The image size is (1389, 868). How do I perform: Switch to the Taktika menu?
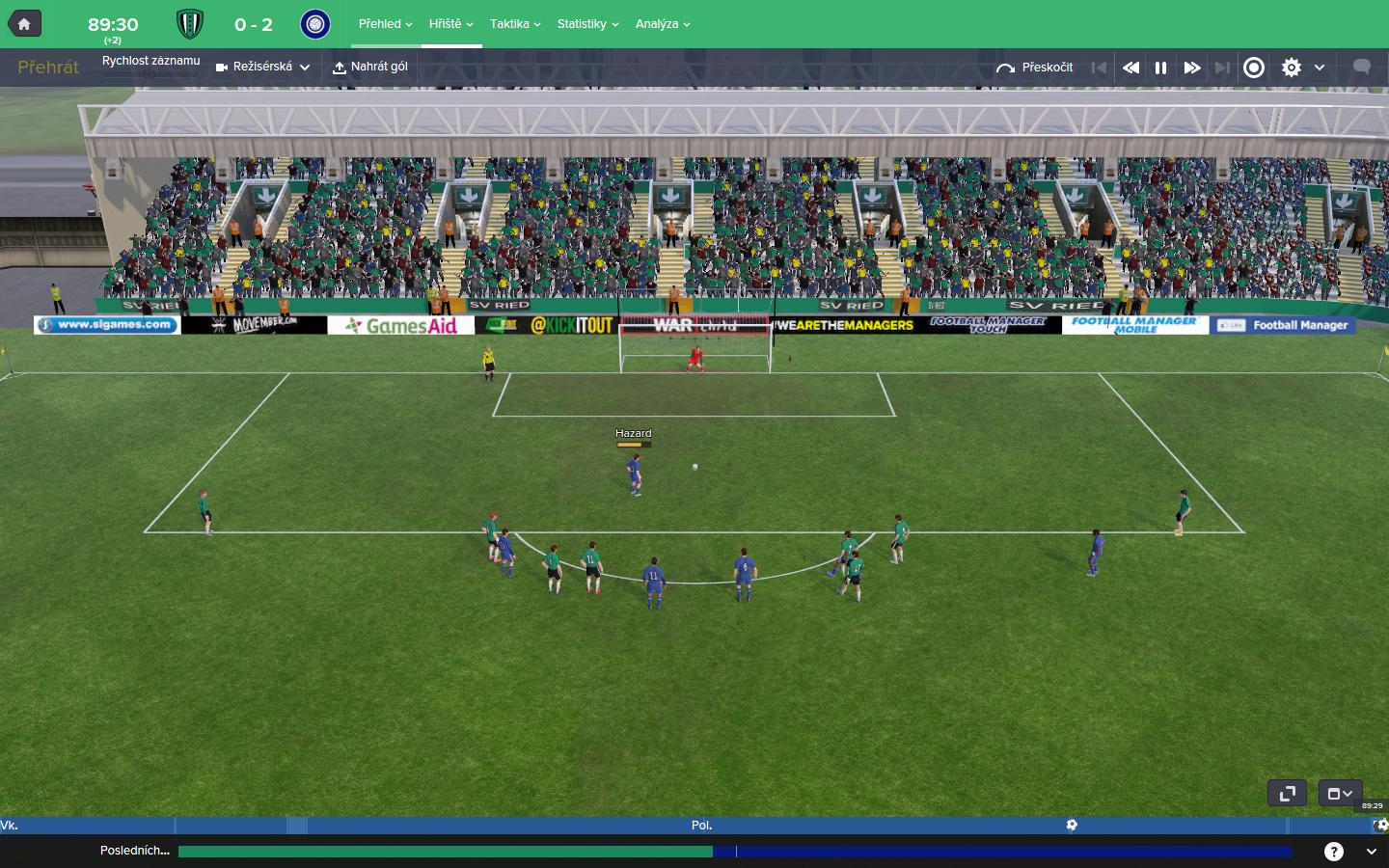tap(515, 24)
